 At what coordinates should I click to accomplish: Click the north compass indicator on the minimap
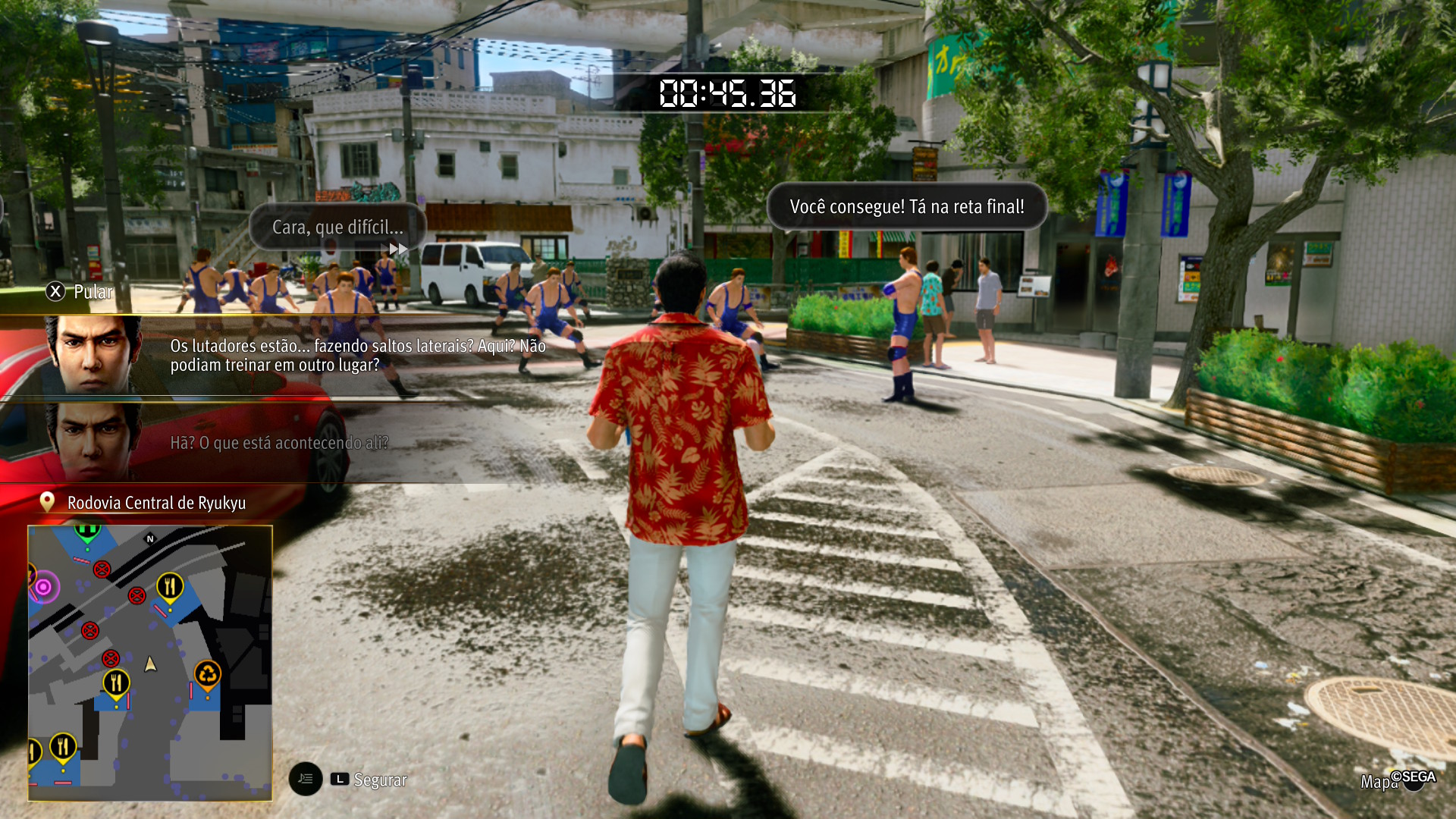(150, 539)
